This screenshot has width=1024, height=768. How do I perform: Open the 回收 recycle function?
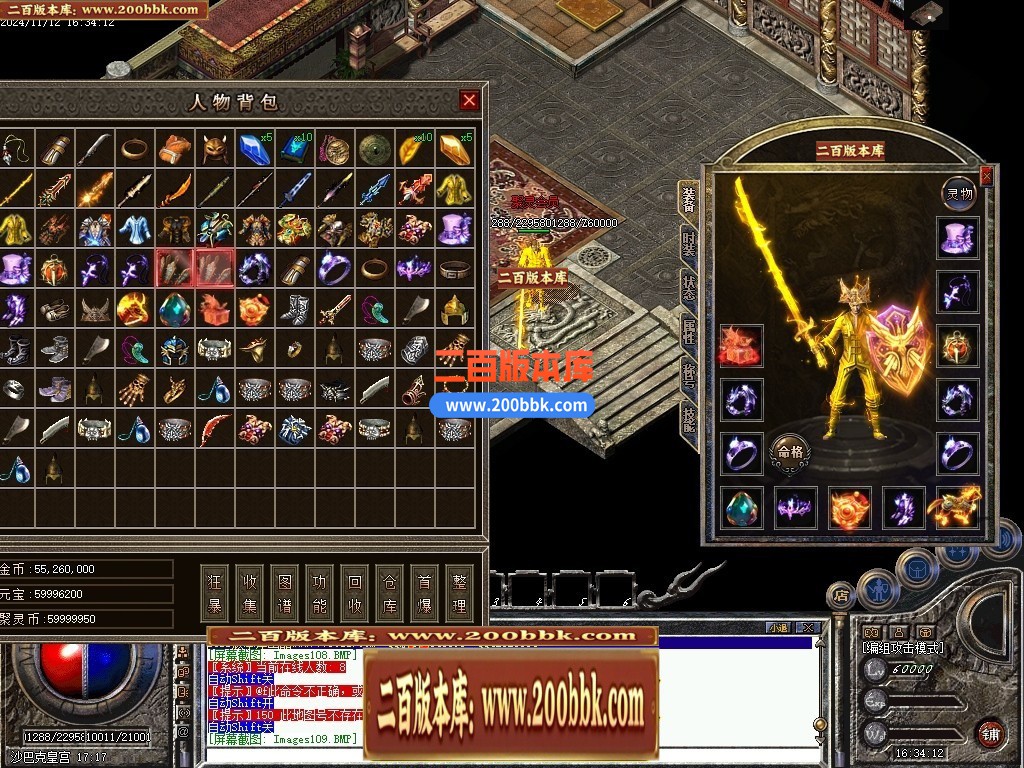click(x=355, y=594)
